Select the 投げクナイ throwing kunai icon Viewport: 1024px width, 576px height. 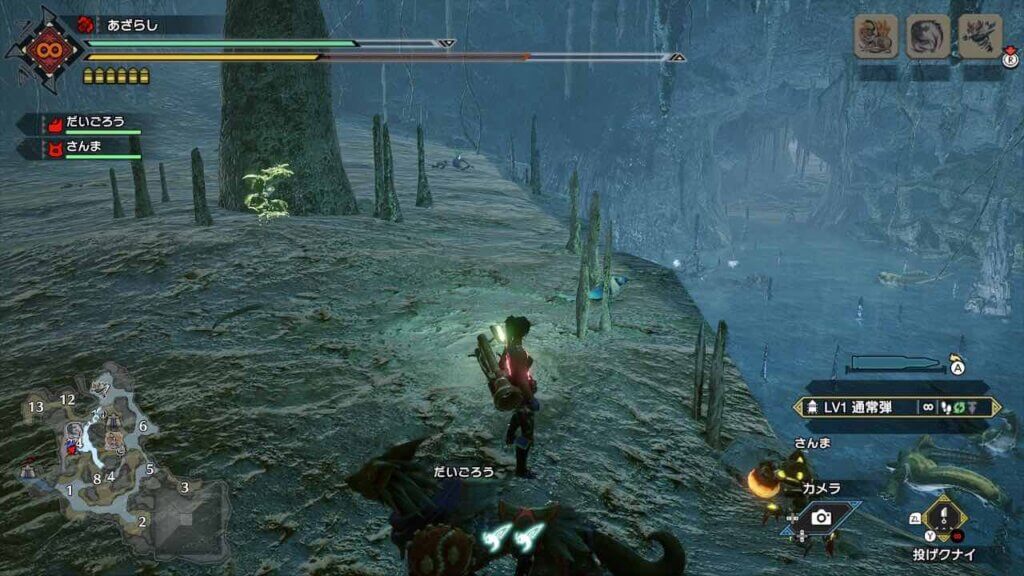point(944,518)
